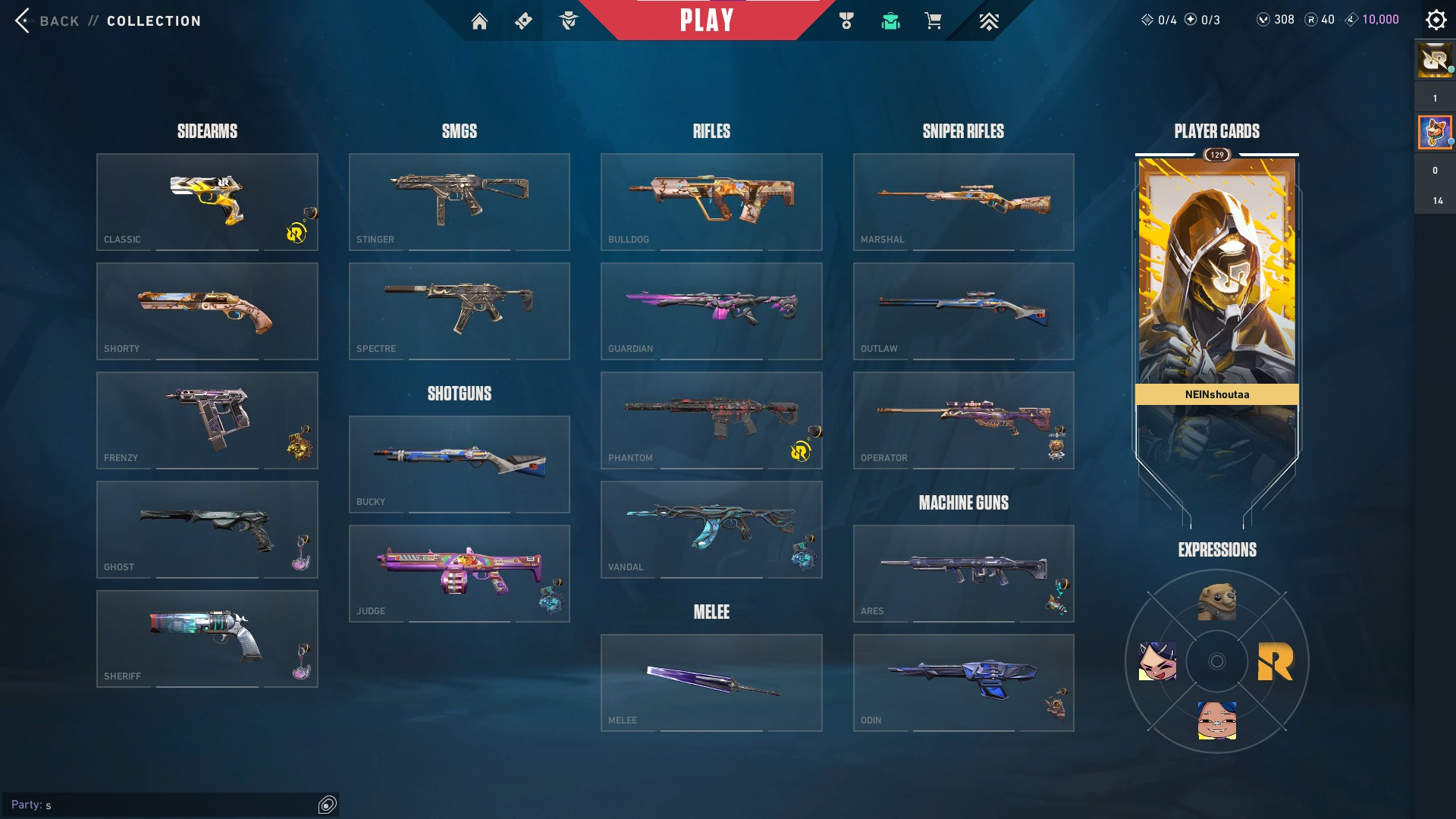Select the Classic sidearm slot

click(x=207, y=202)
